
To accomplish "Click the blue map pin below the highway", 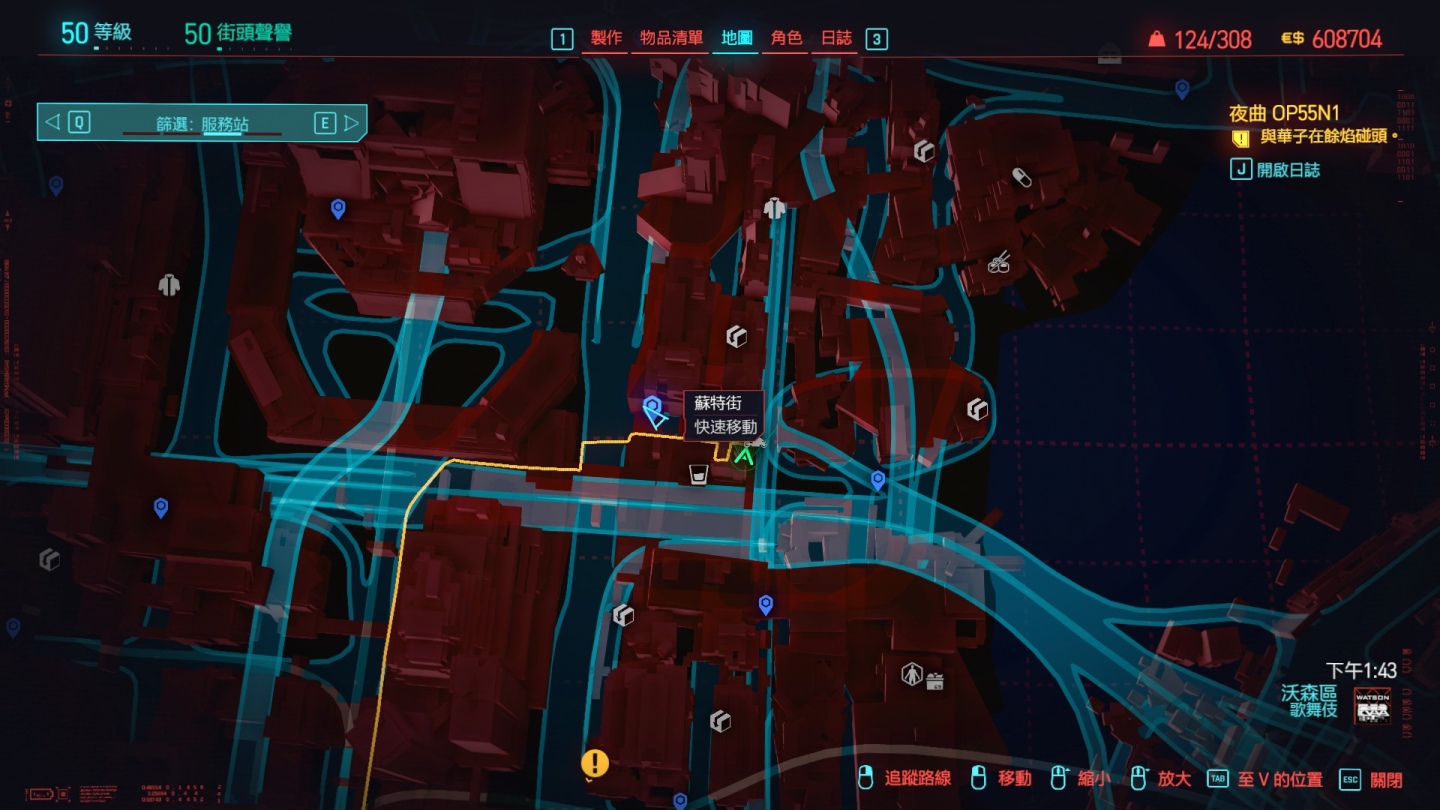I will coord(766,601).
